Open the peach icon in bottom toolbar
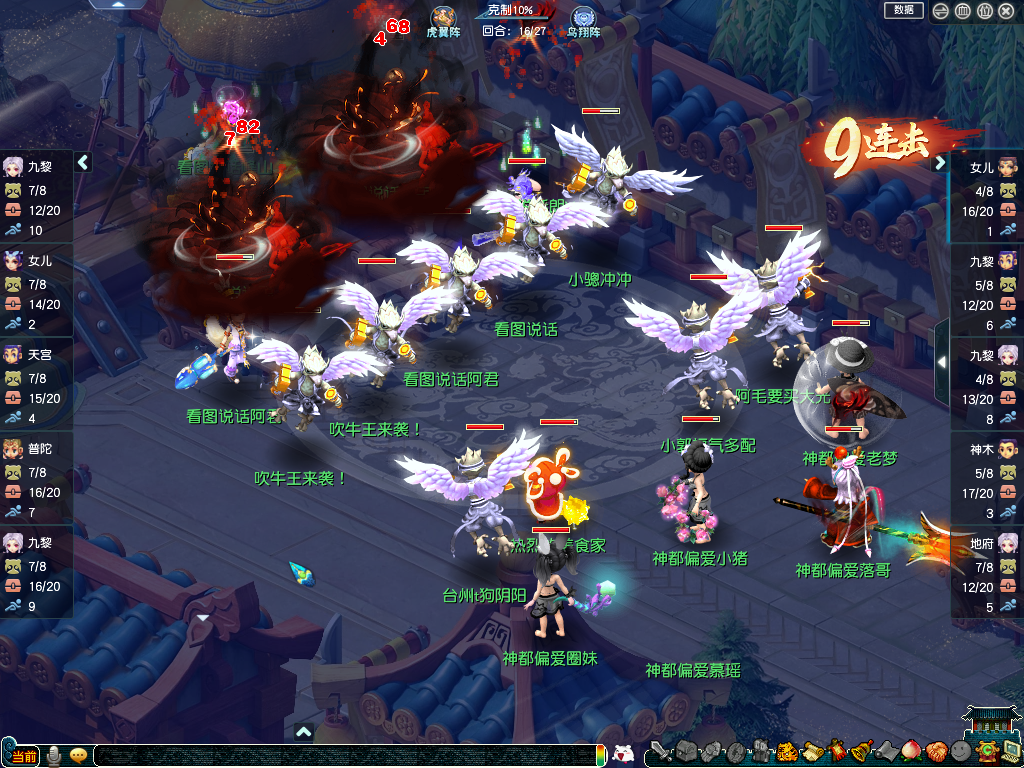Viewport: 1024px width, 768px height. click(910, 750)
